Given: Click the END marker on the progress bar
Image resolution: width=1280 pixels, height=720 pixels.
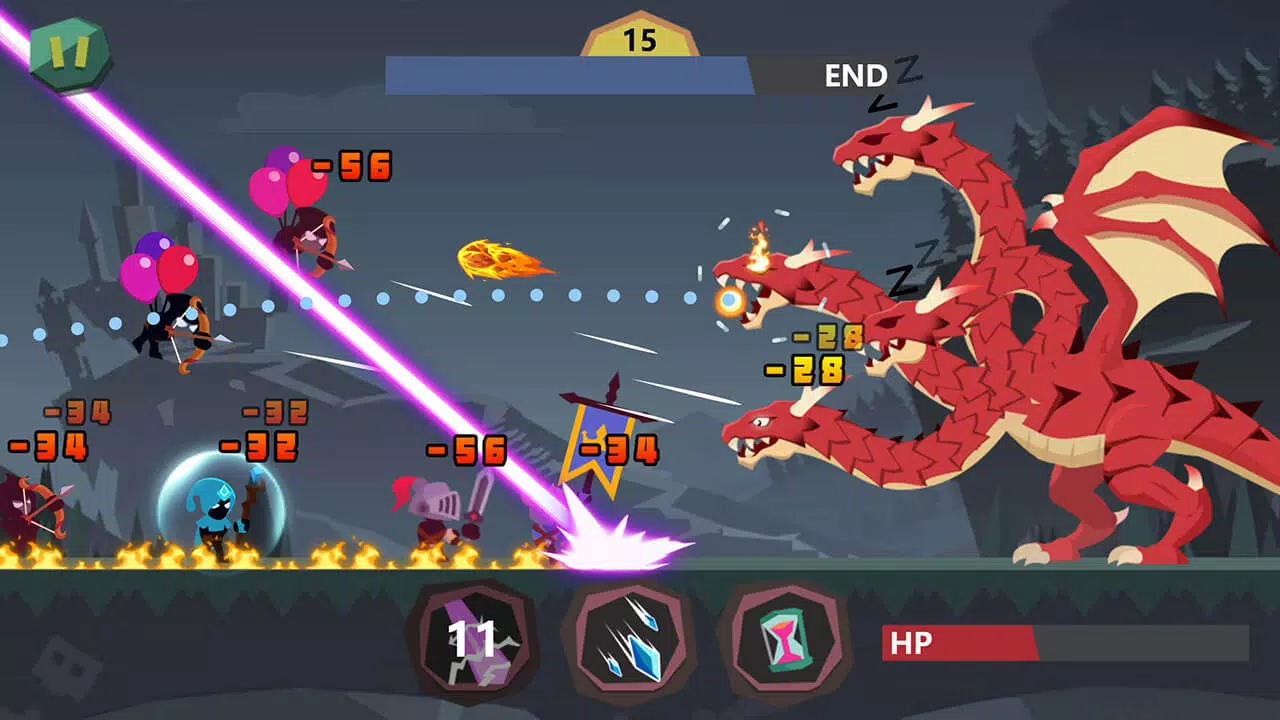Looking at the screenshot, I should tap(855, 74).
